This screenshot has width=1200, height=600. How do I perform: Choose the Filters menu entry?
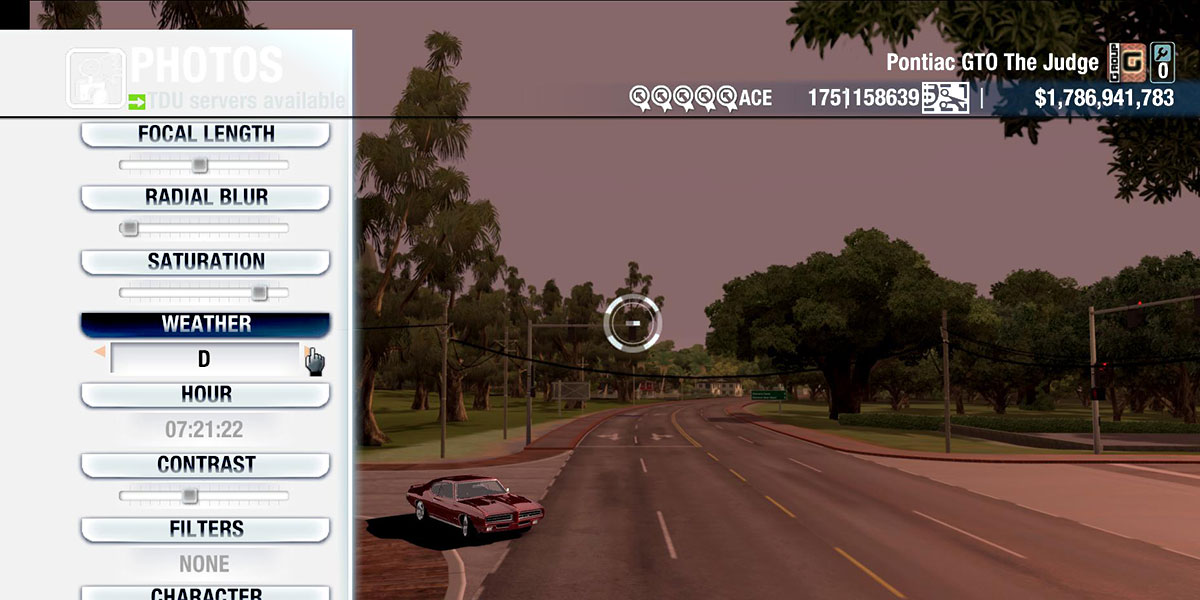205,529
